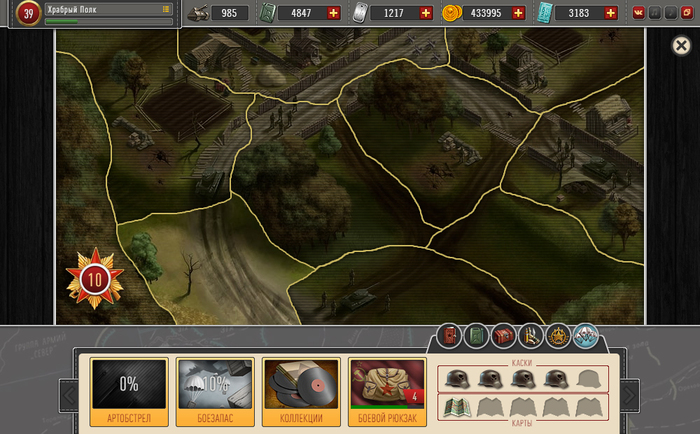Screen dimensions: 700x434
Task: Open the Артобстрел panel
Action: 129,391
